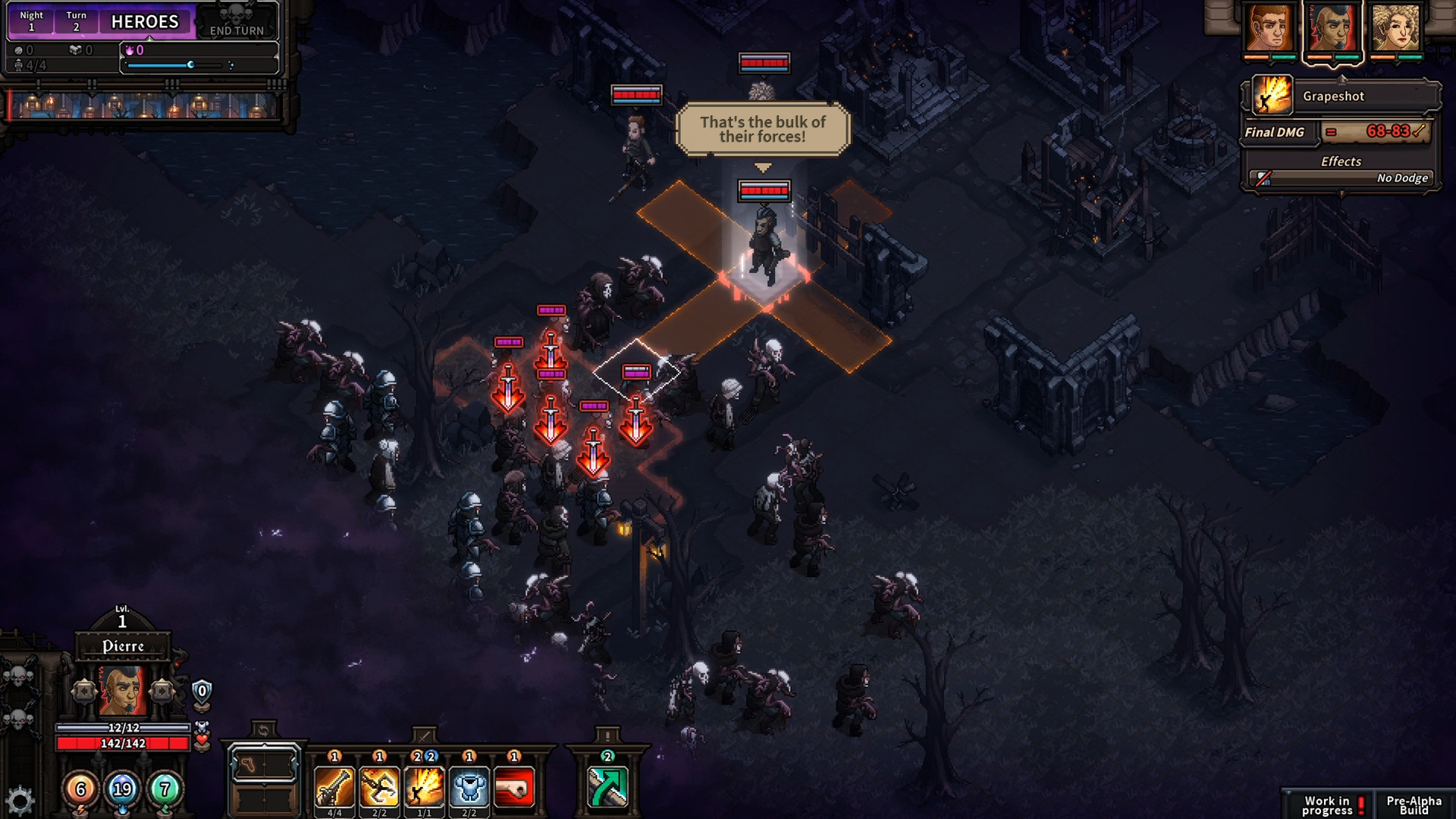
Task: Switch to the previous hero arrow
Action: 83,692
